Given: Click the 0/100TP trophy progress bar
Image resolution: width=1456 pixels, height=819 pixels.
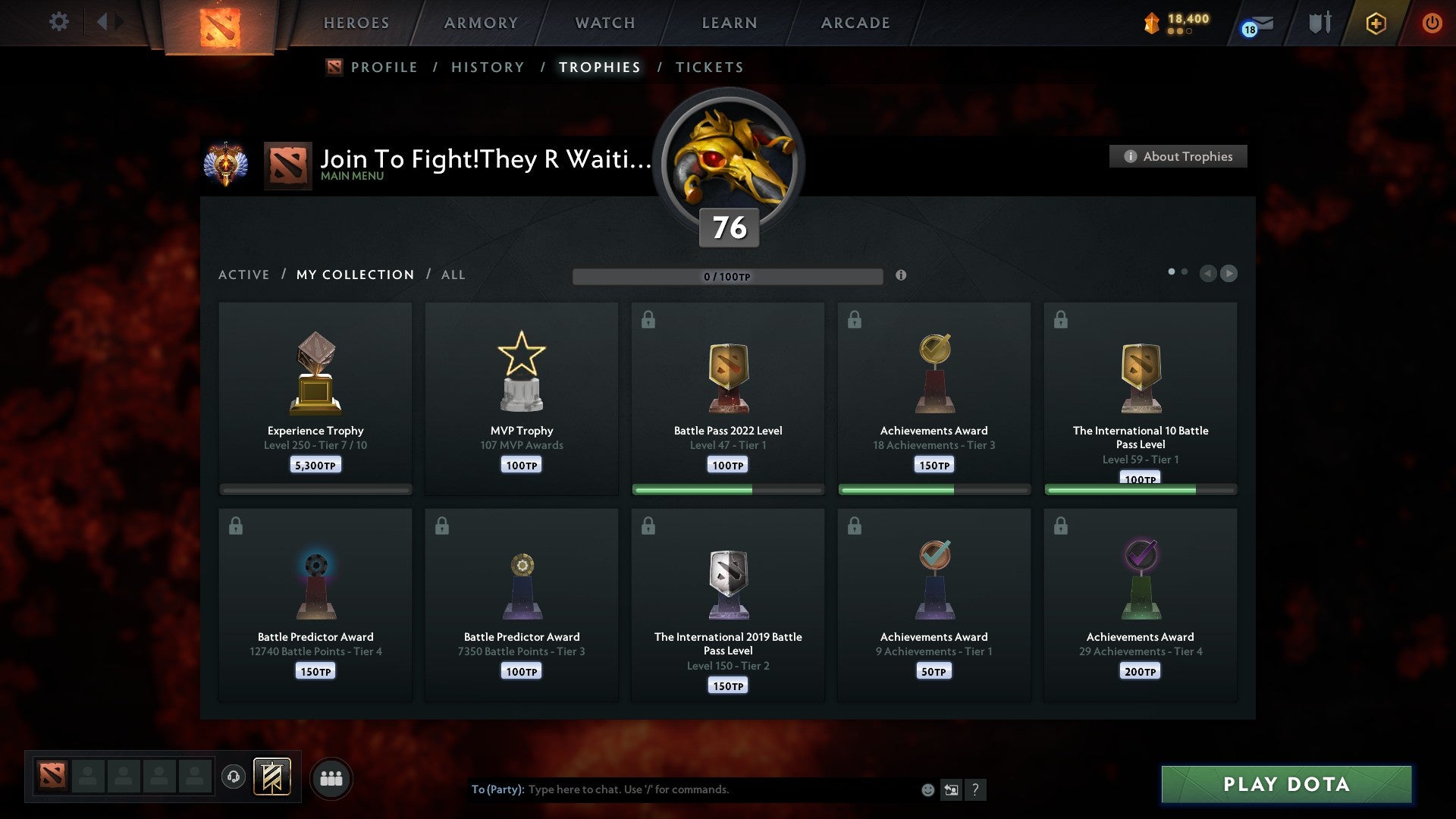Looking at the screenshot, I should pos(728,277).
